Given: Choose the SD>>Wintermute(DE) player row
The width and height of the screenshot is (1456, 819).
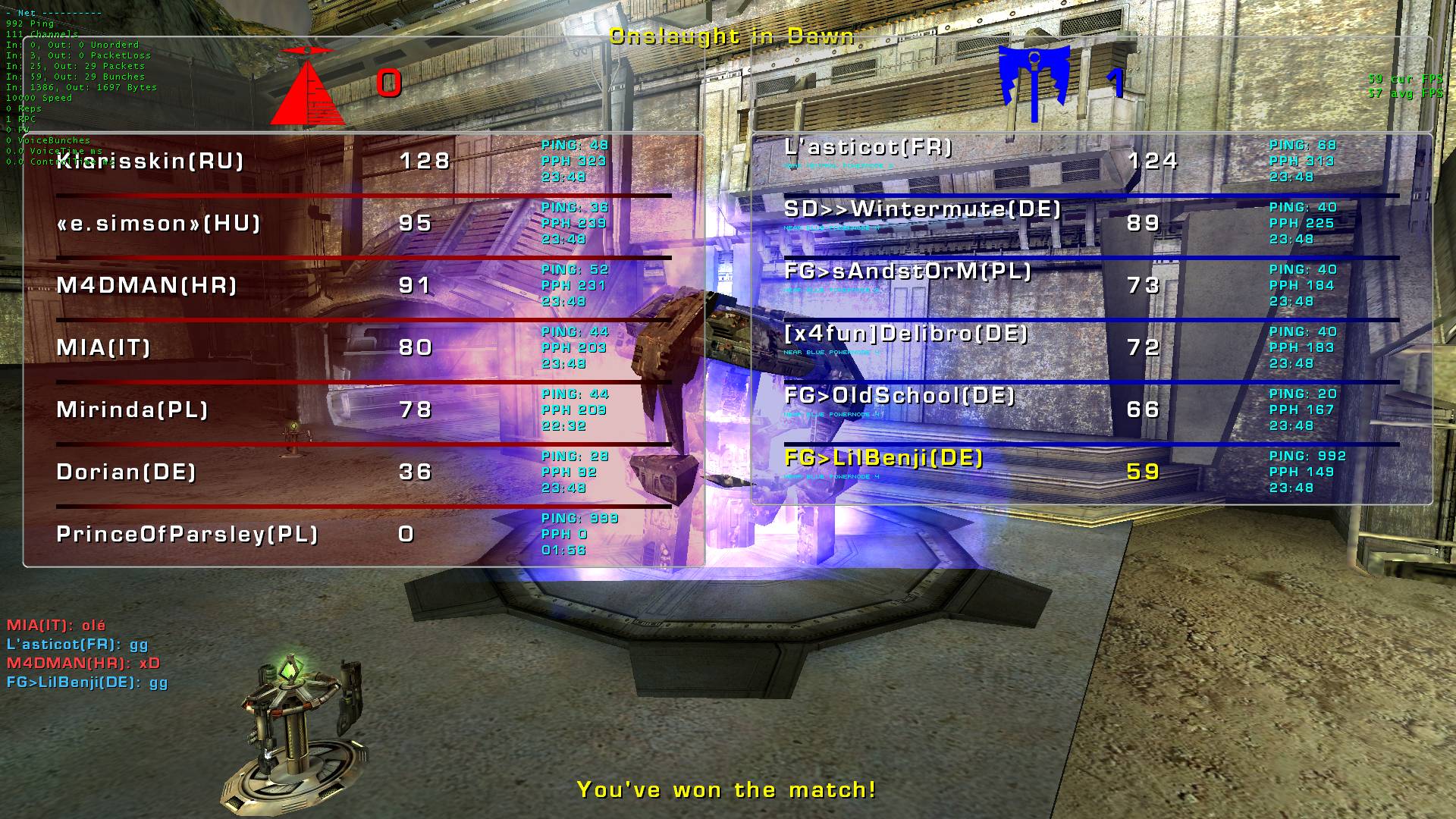Looking at the screenshot, I should coord(923,209).
